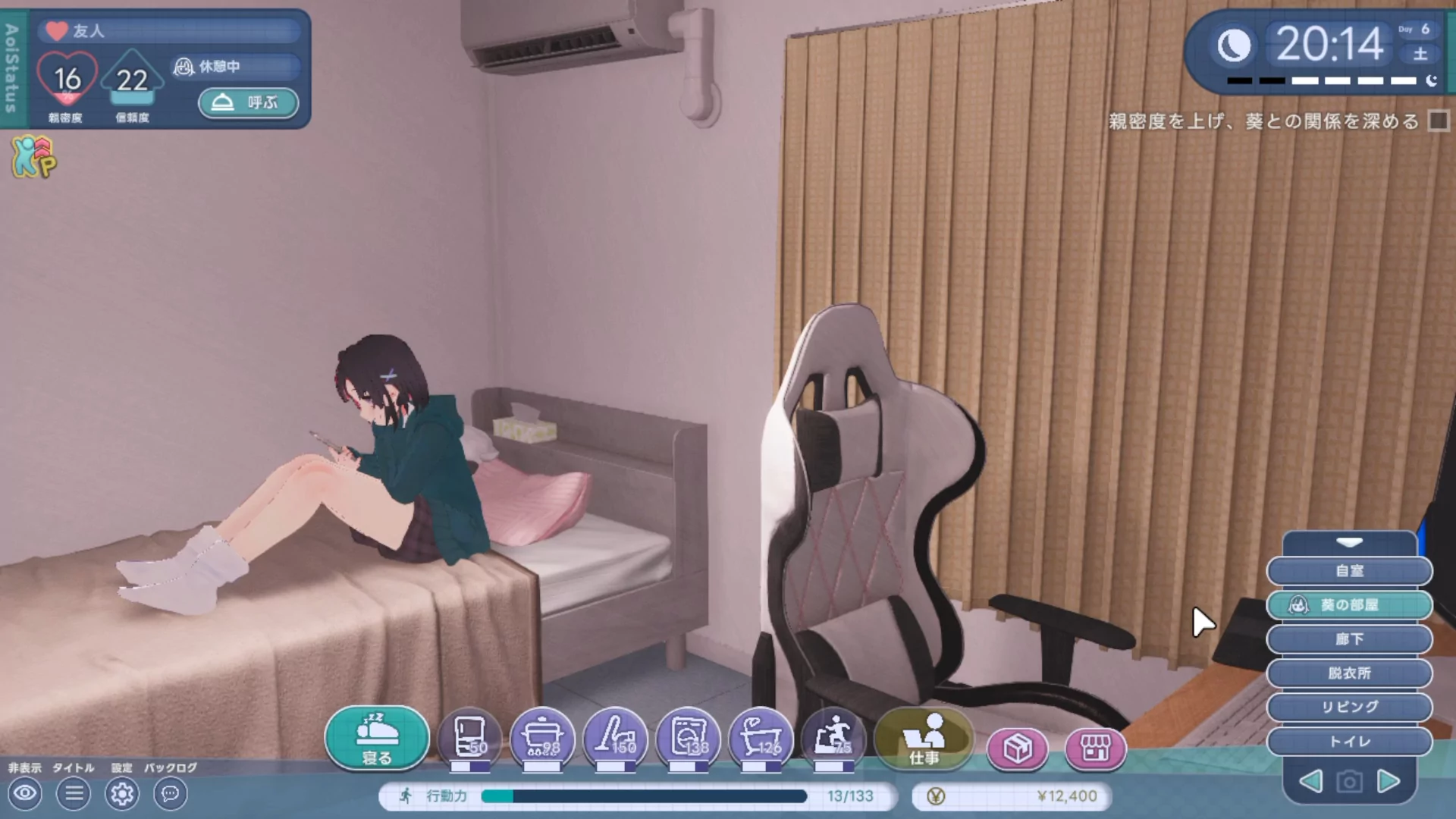Open the pink shop storefront icon
The image size is (1456, 819).
(x=1095, y=748)
